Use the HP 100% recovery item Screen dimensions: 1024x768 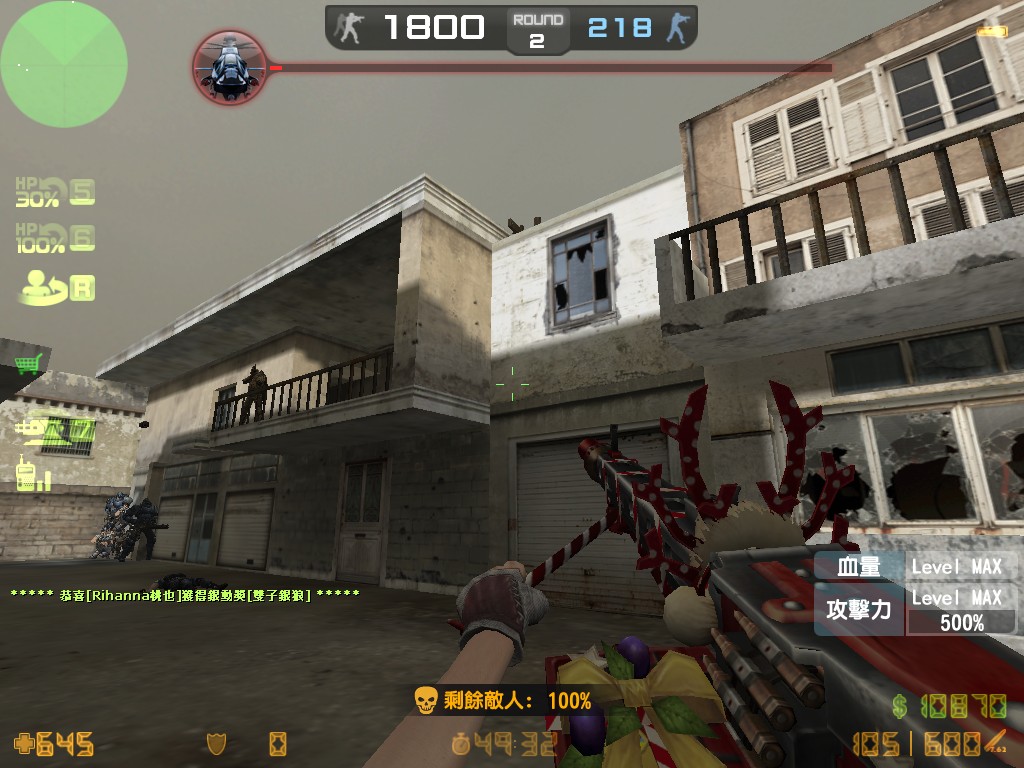(55, 238)
